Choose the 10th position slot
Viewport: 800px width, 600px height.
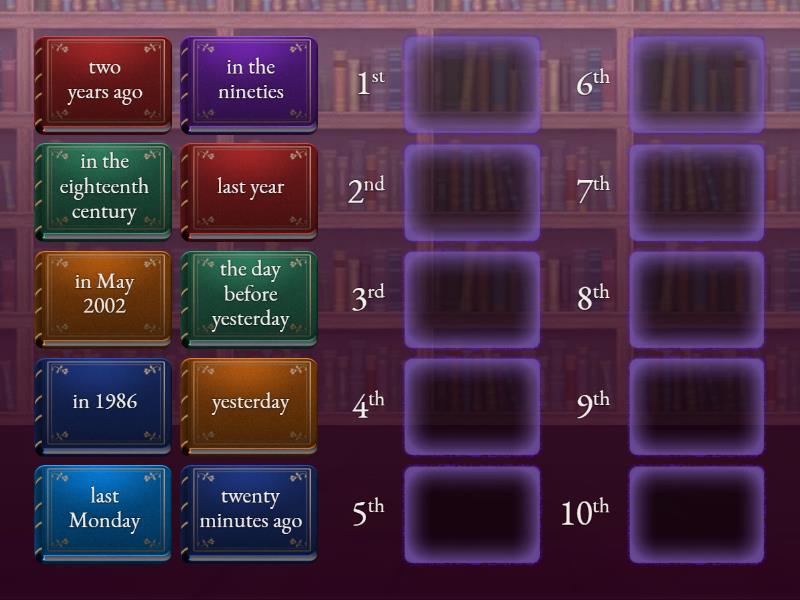696,512
